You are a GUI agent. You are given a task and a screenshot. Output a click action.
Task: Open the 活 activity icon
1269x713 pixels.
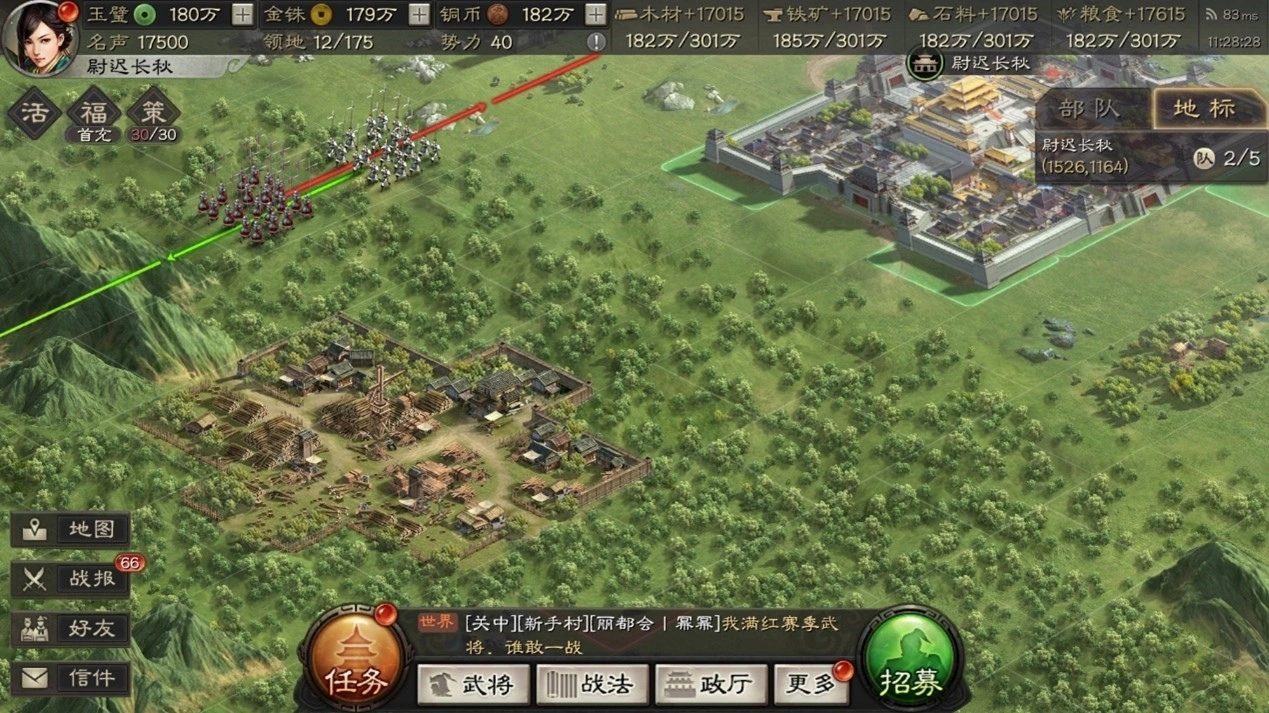tap(34, 111)
